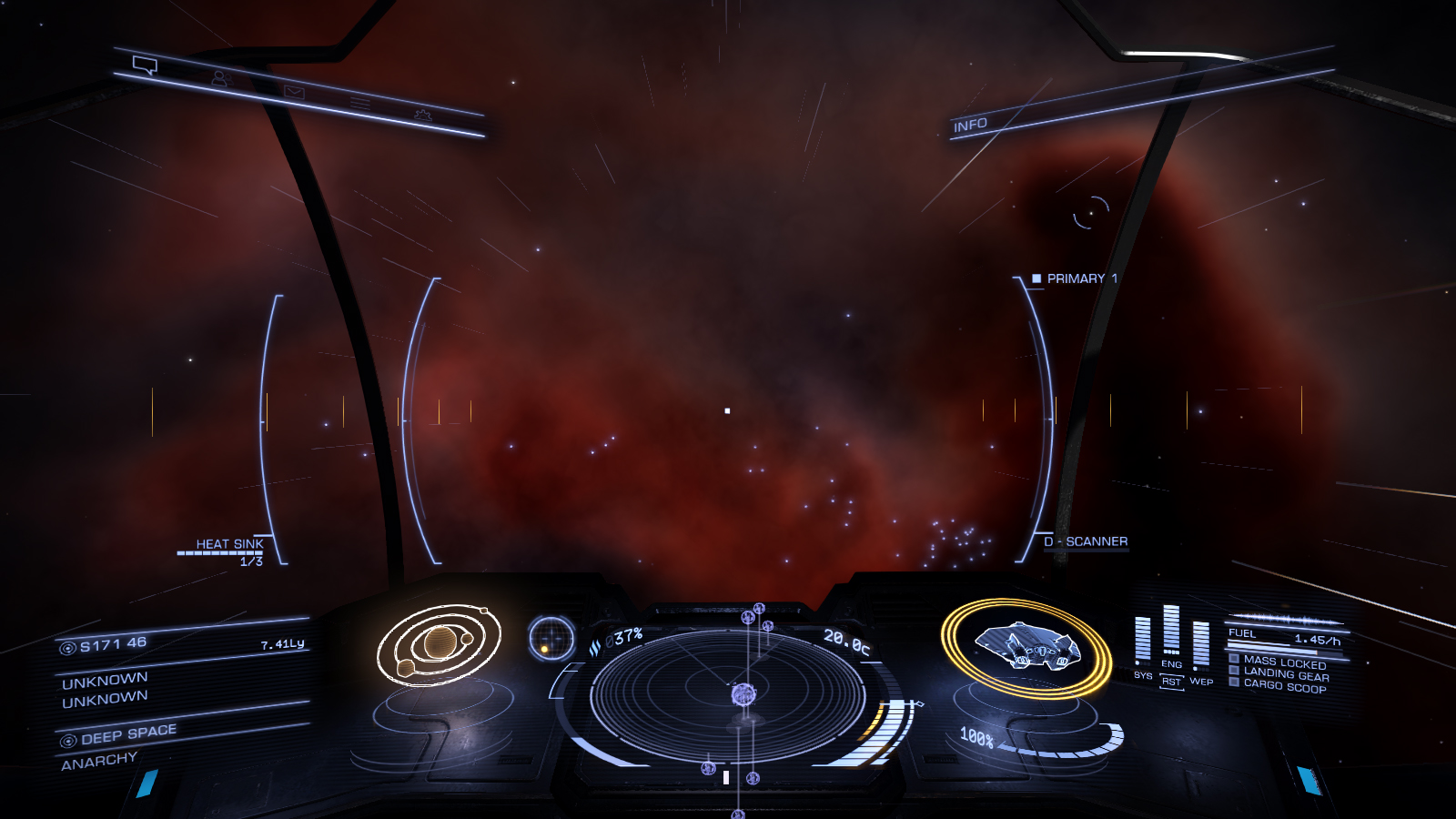Open the contacts people icon
Image resolution: width=1456 pixels, height=819 pixels.
(x=220, y=78)
